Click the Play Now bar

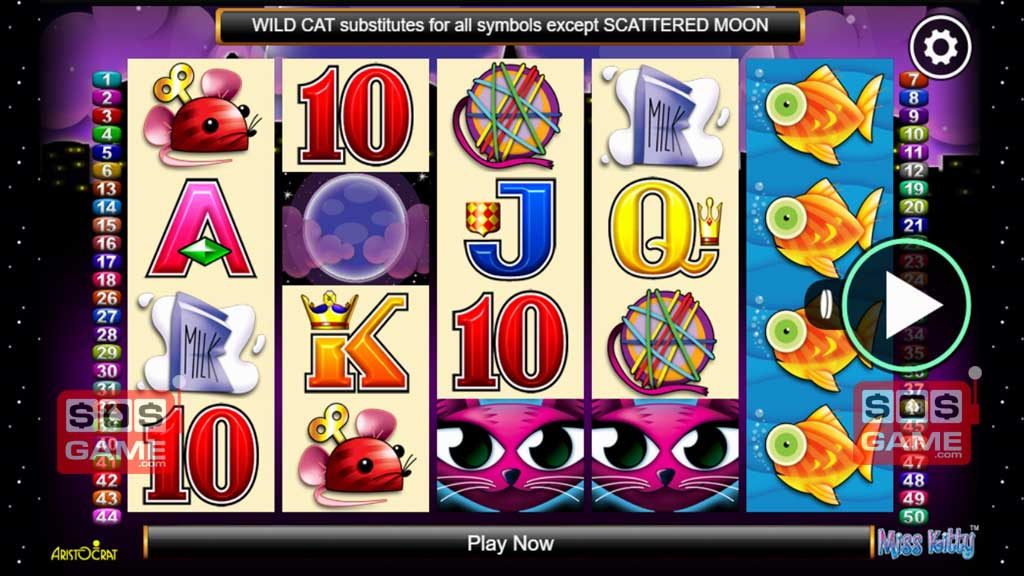(x=510, y=543)
